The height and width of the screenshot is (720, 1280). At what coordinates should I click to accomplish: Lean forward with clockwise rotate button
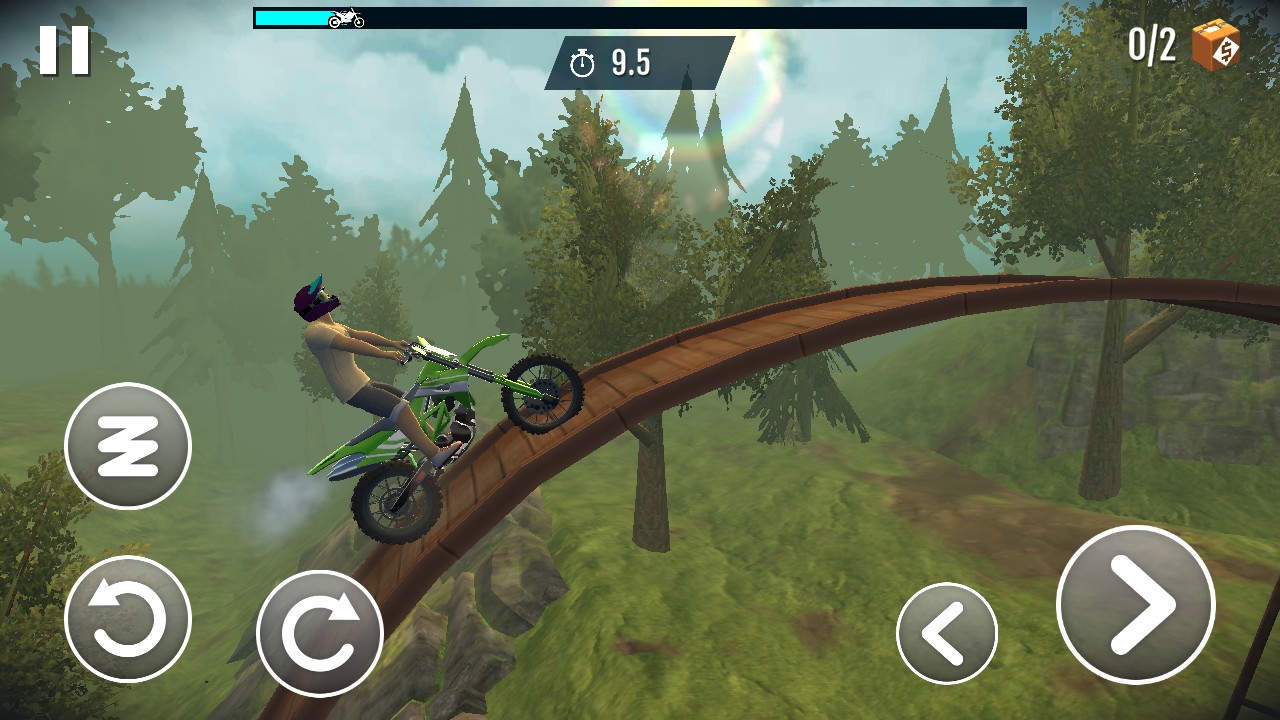[x=320, y=633]
